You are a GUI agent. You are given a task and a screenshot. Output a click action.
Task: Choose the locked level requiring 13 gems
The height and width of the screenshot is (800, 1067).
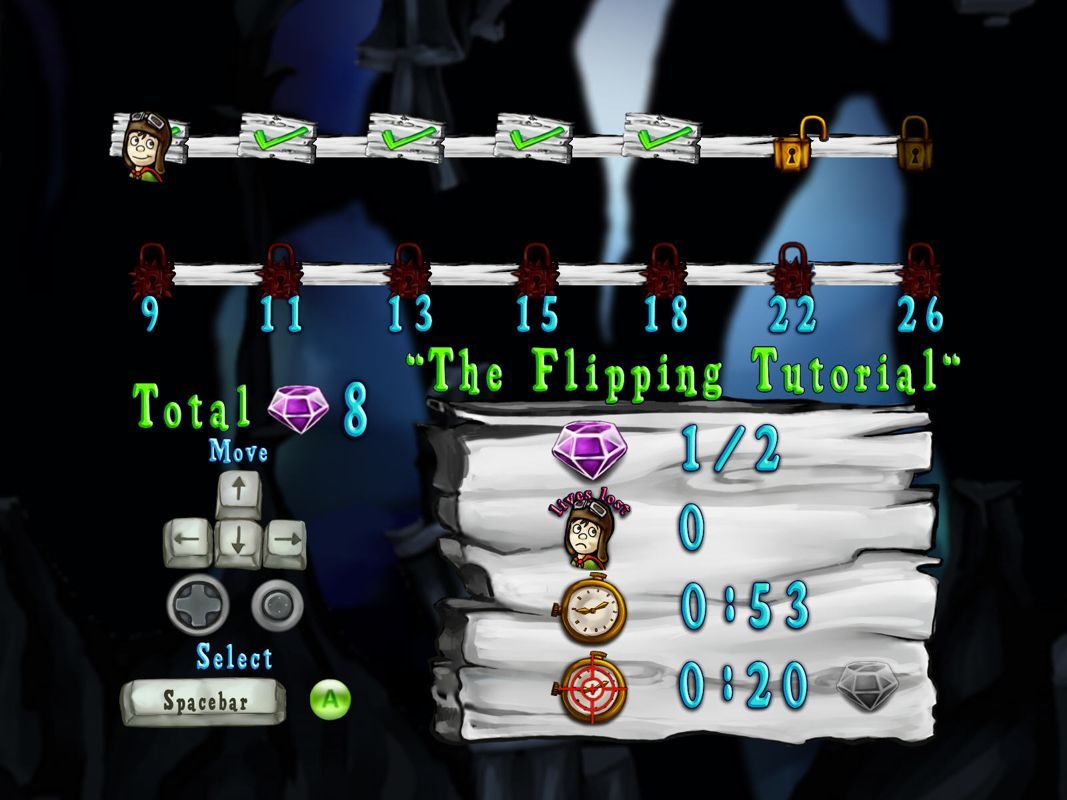point(408,272)
